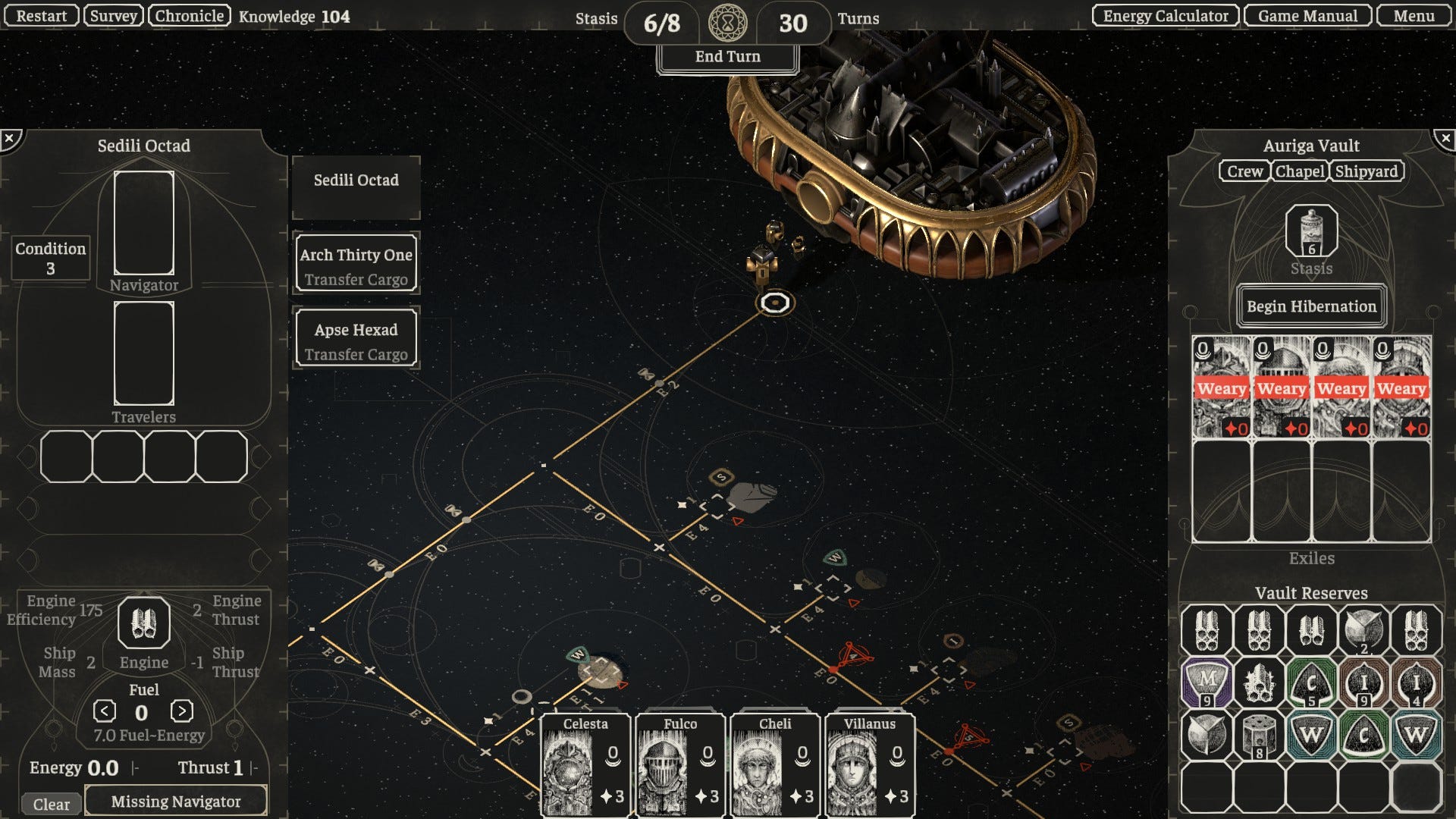
Task: Clear the ship's route
Action: tap(51, 804)
